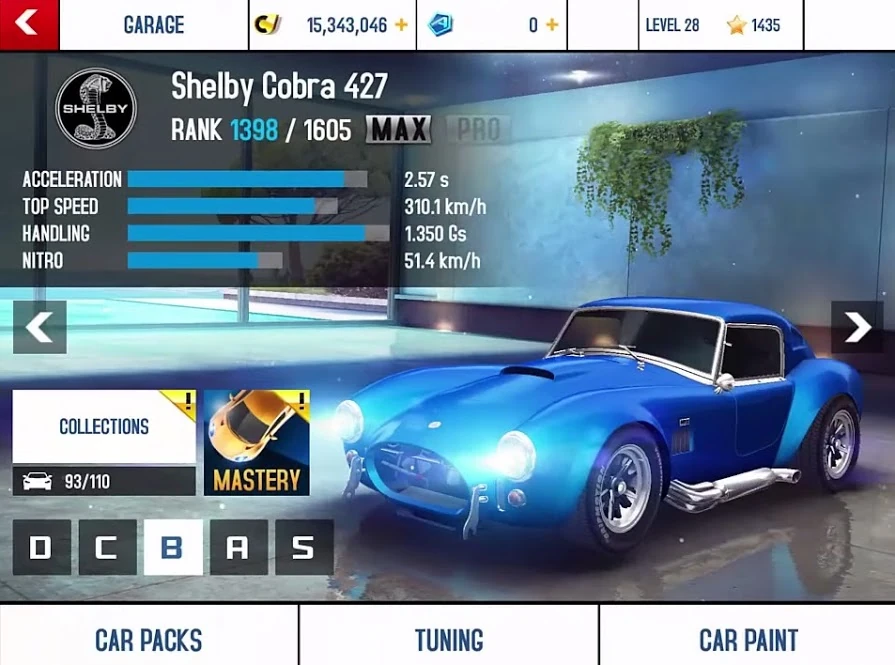Viewport: 895px width, 665px height.
Task: Add more tokens with the plus button
Action: [551, 25]
